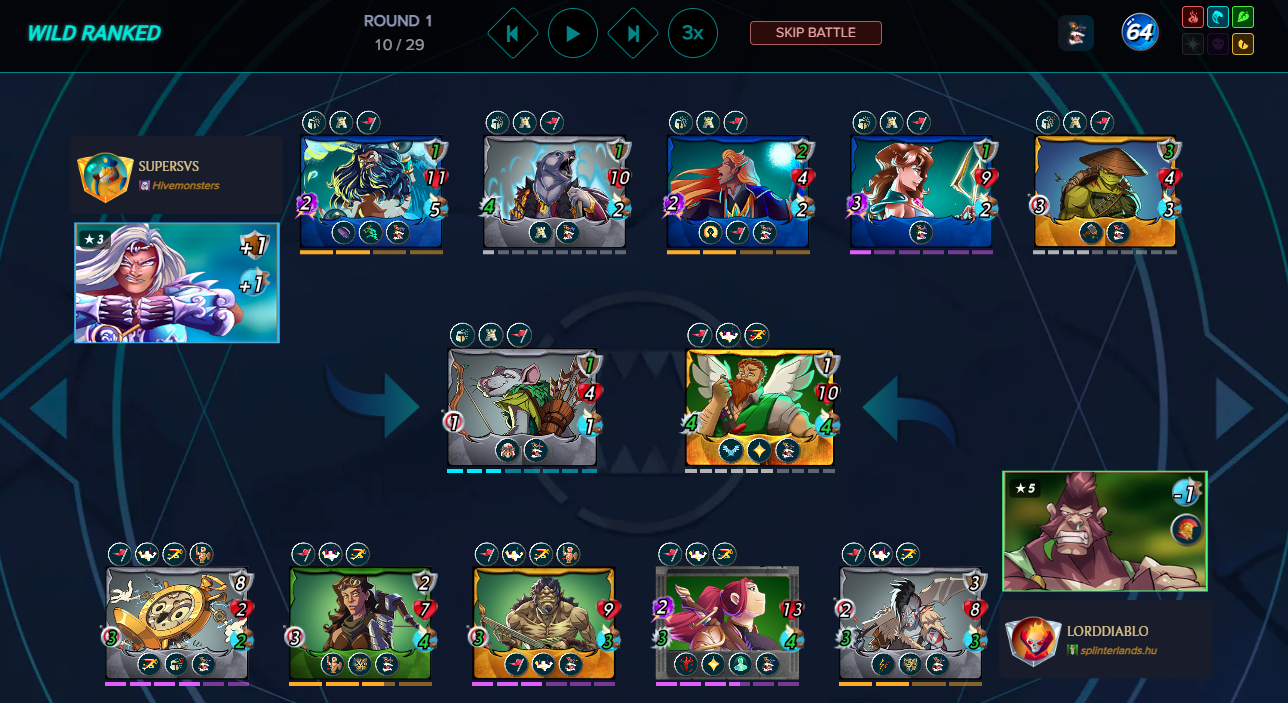Toggle the 3x playback speed
The image size is (1288, 703).
pyautogui.click(x=692, y=33)
